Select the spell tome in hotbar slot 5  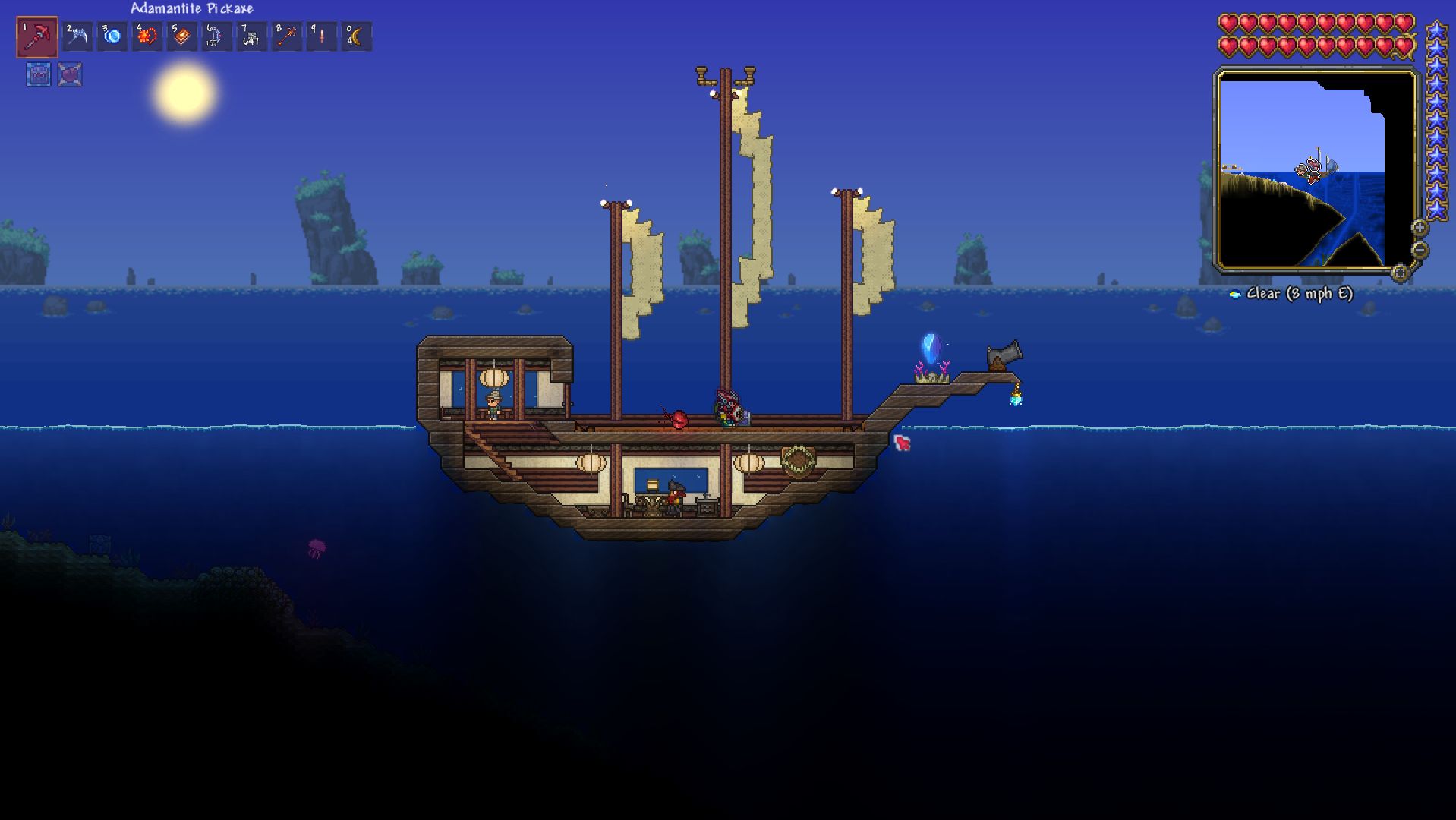(x=181, y=35)
